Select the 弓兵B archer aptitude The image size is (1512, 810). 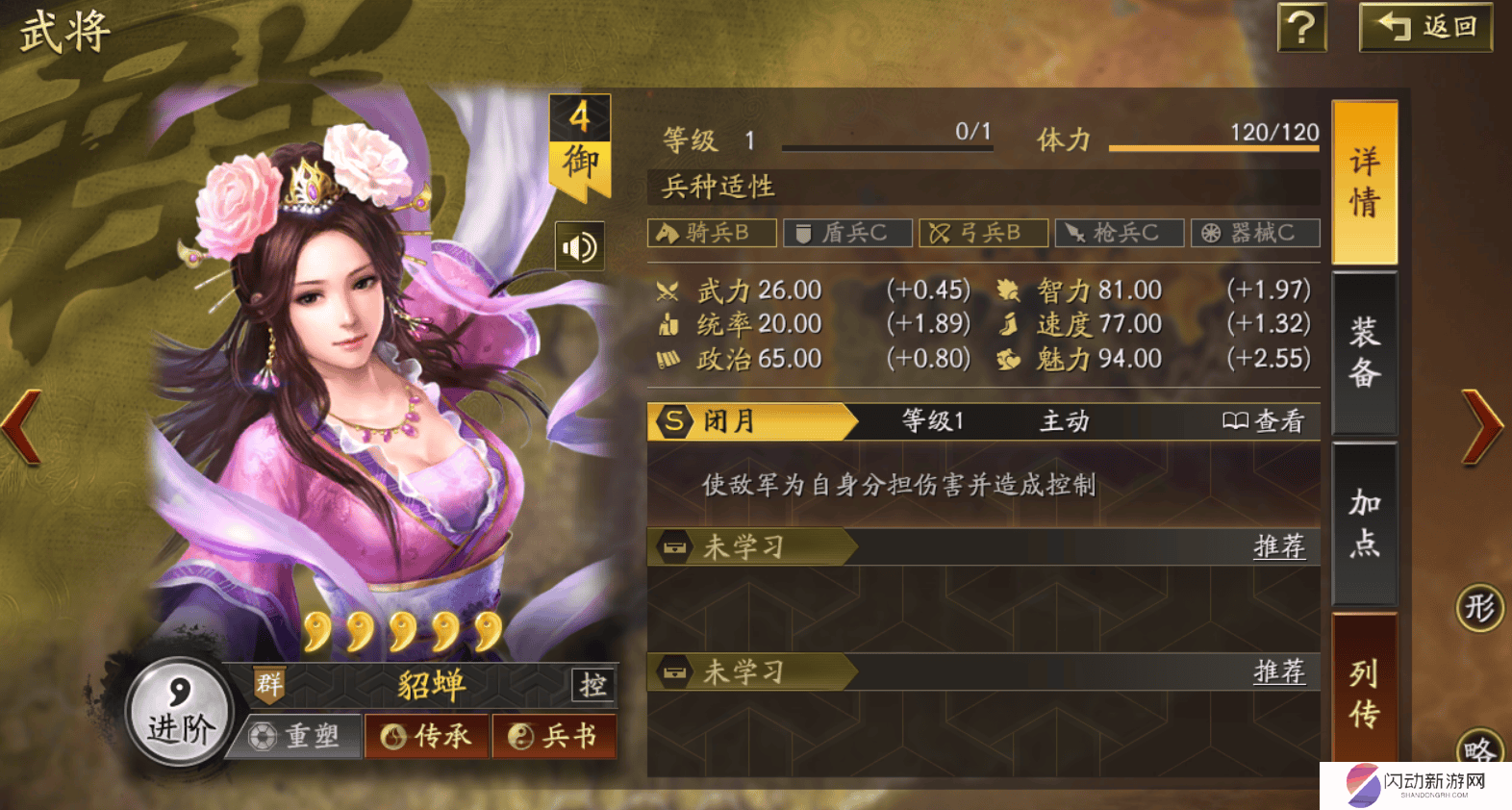(x=984, y=232)
